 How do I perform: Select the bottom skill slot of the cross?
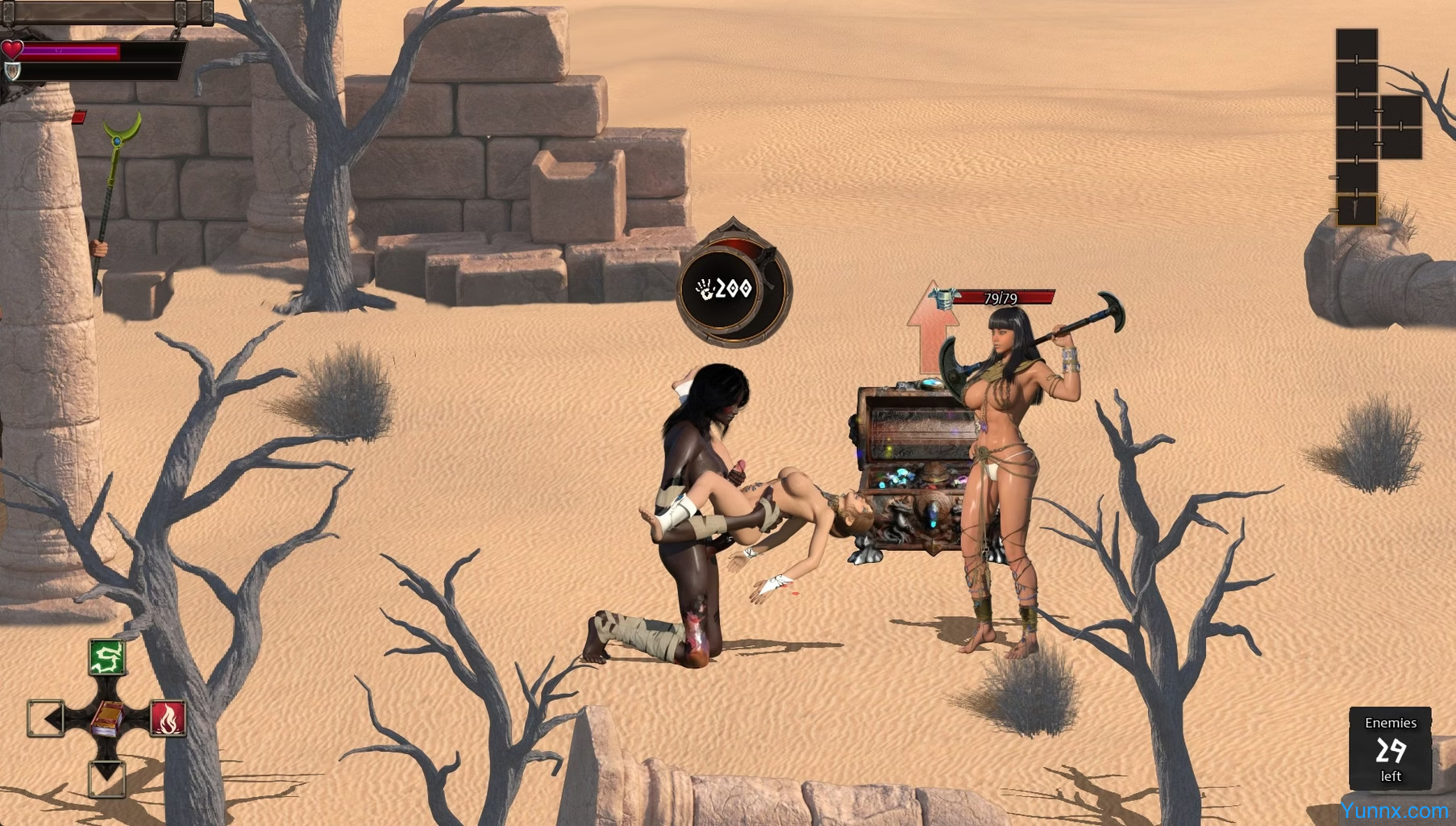click(x=107, y=778)
